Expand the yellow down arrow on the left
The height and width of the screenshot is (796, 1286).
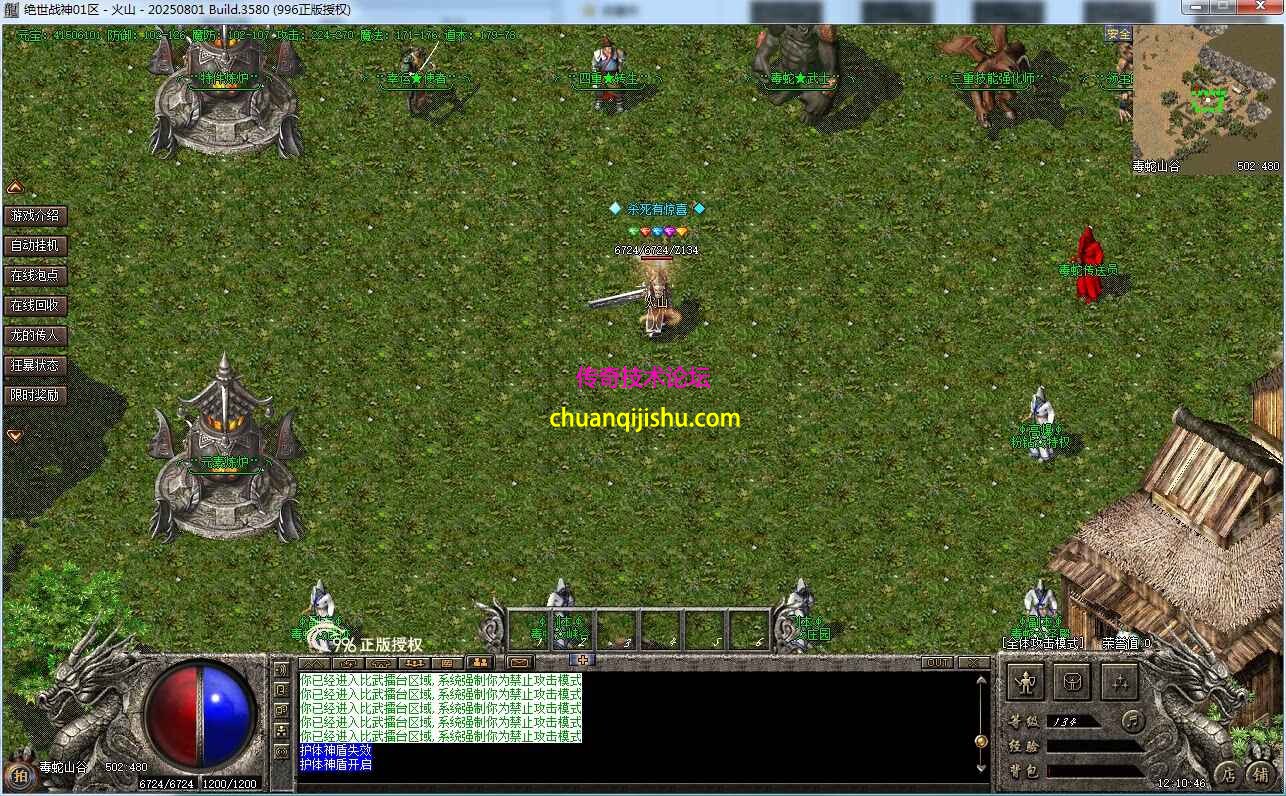[13, 435]
